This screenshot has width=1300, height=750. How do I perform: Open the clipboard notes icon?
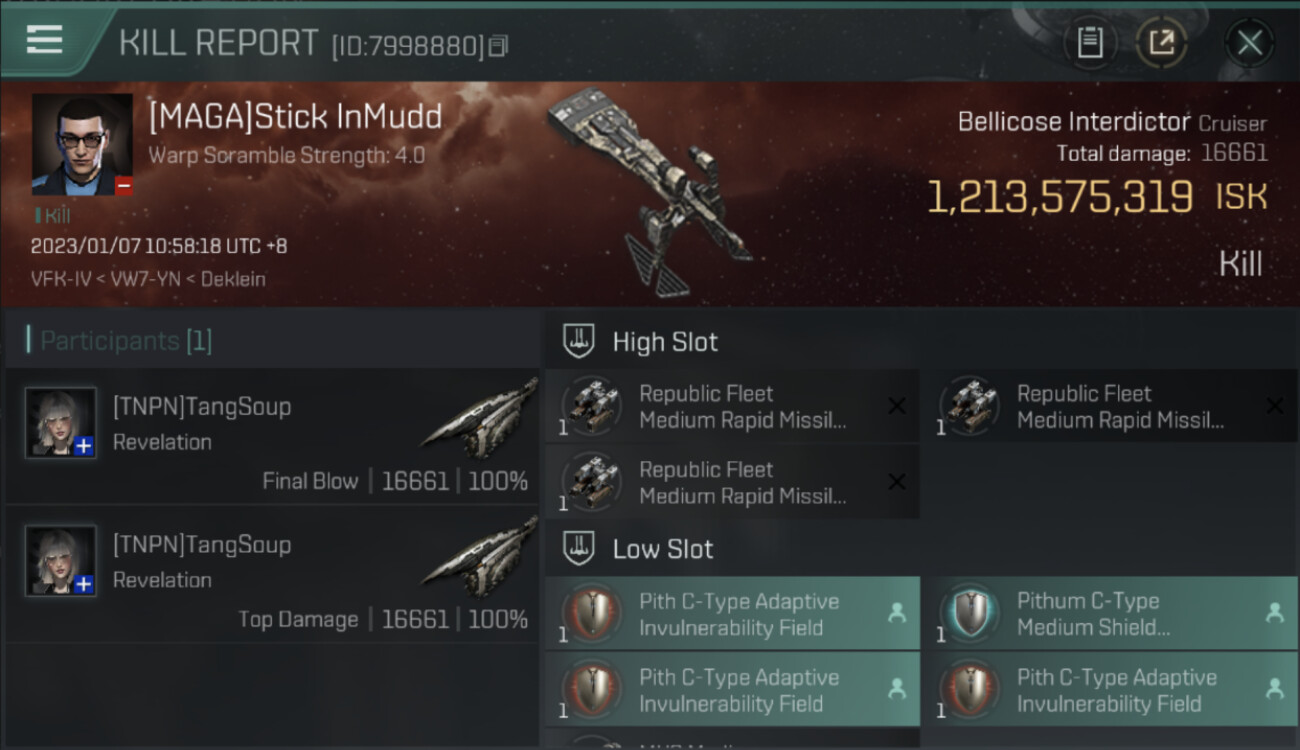tap(1090, 43)
